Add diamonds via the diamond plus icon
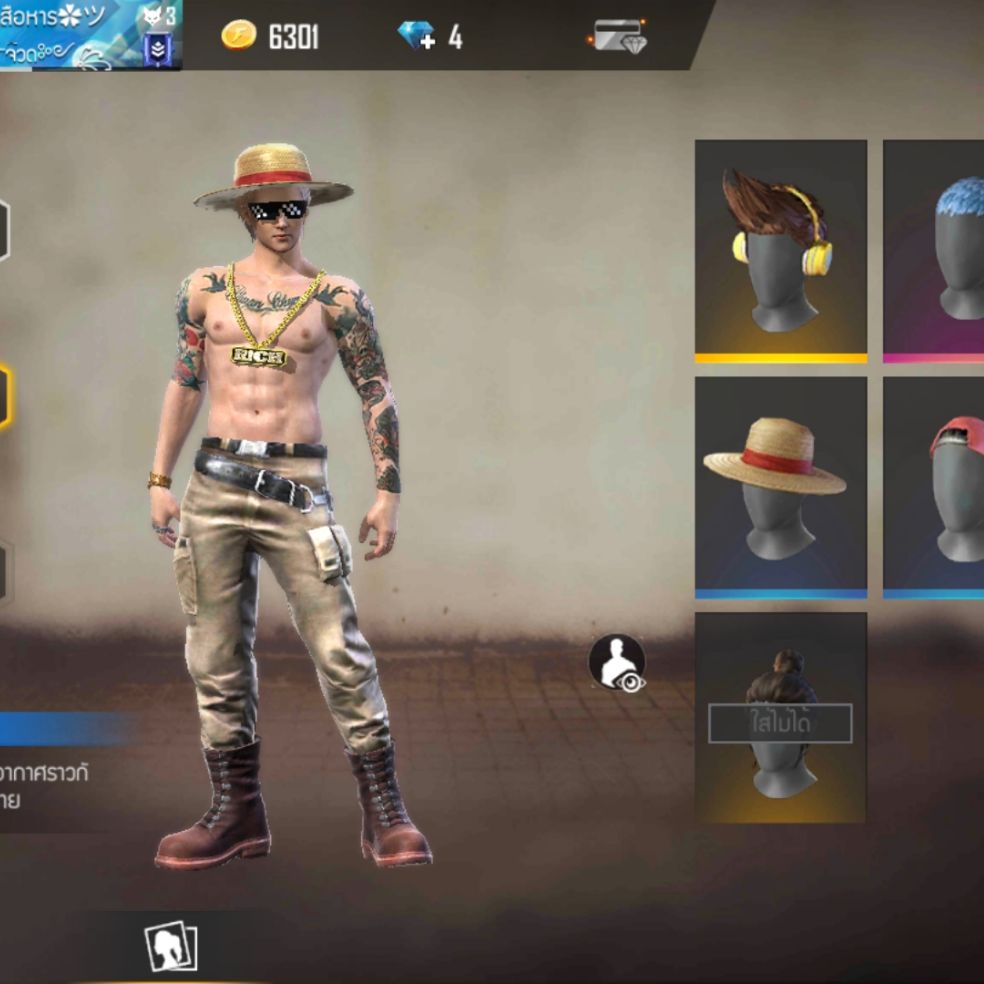The height and width of the screenshot is (984, 984). click(x=416, y=37)
